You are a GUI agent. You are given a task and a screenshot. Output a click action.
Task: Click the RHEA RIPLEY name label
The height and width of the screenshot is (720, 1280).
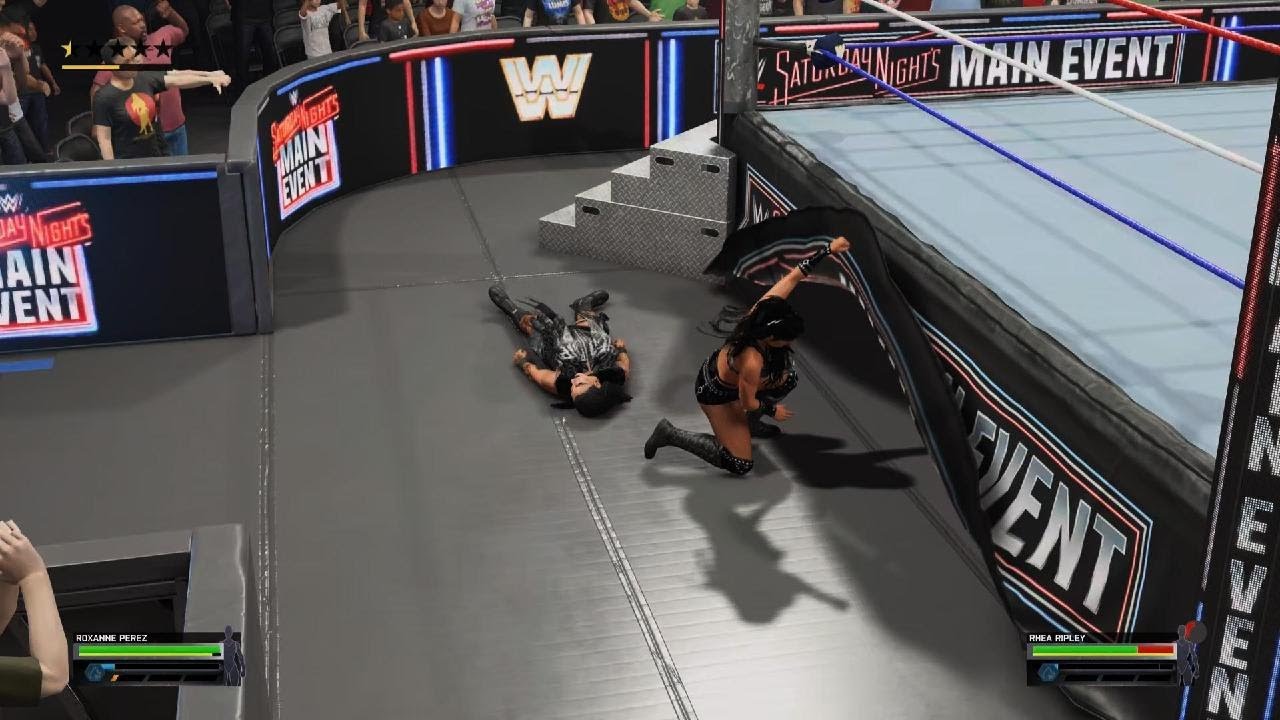1057,637
